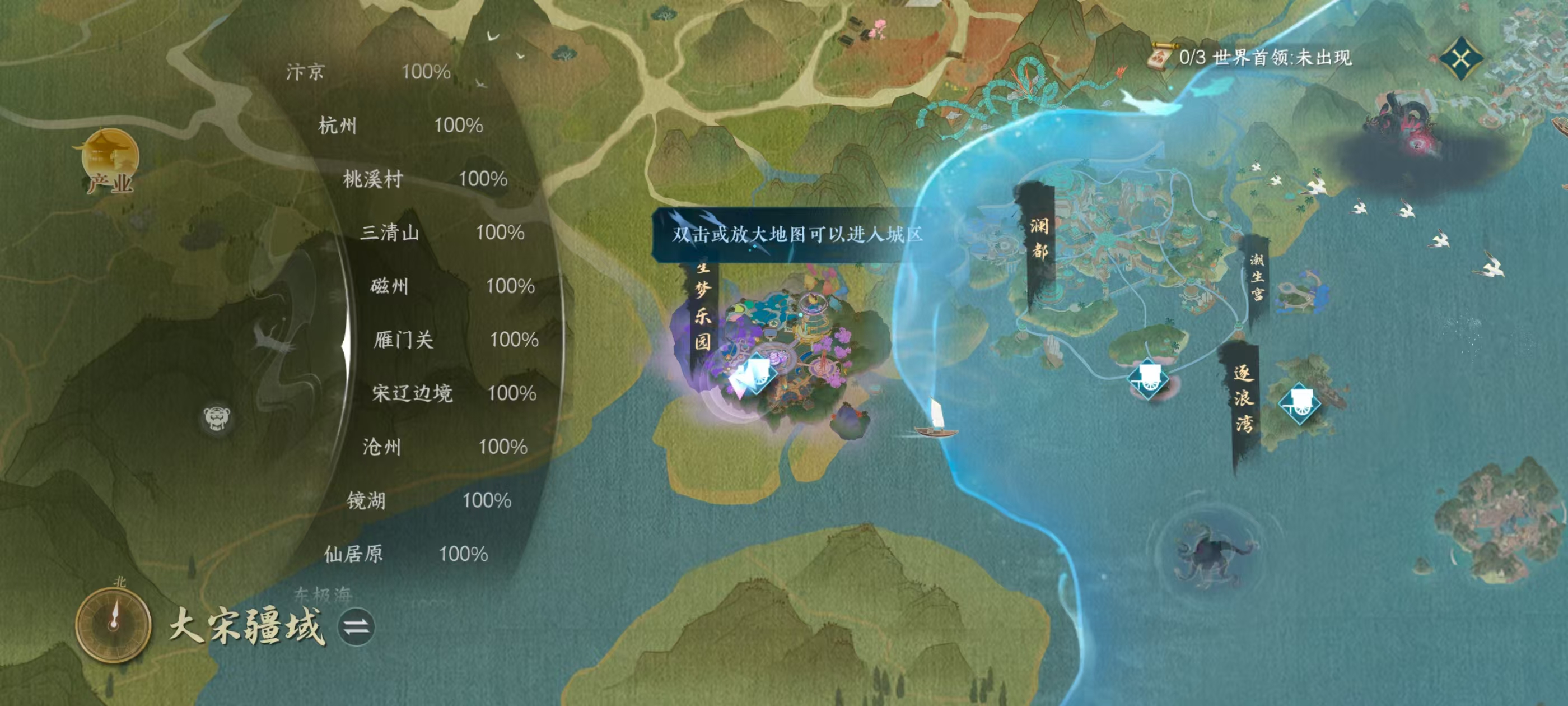
Task: Select the 逐浪湾 location banner
Action: click(x=1243, y=398)
